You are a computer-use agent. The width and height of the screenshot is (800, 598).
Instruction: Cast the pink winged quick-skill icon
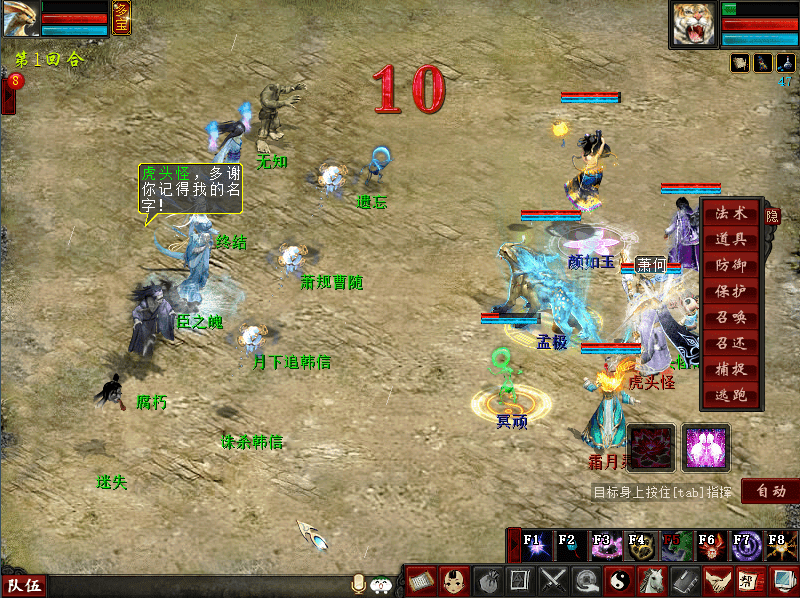point(705,447)
